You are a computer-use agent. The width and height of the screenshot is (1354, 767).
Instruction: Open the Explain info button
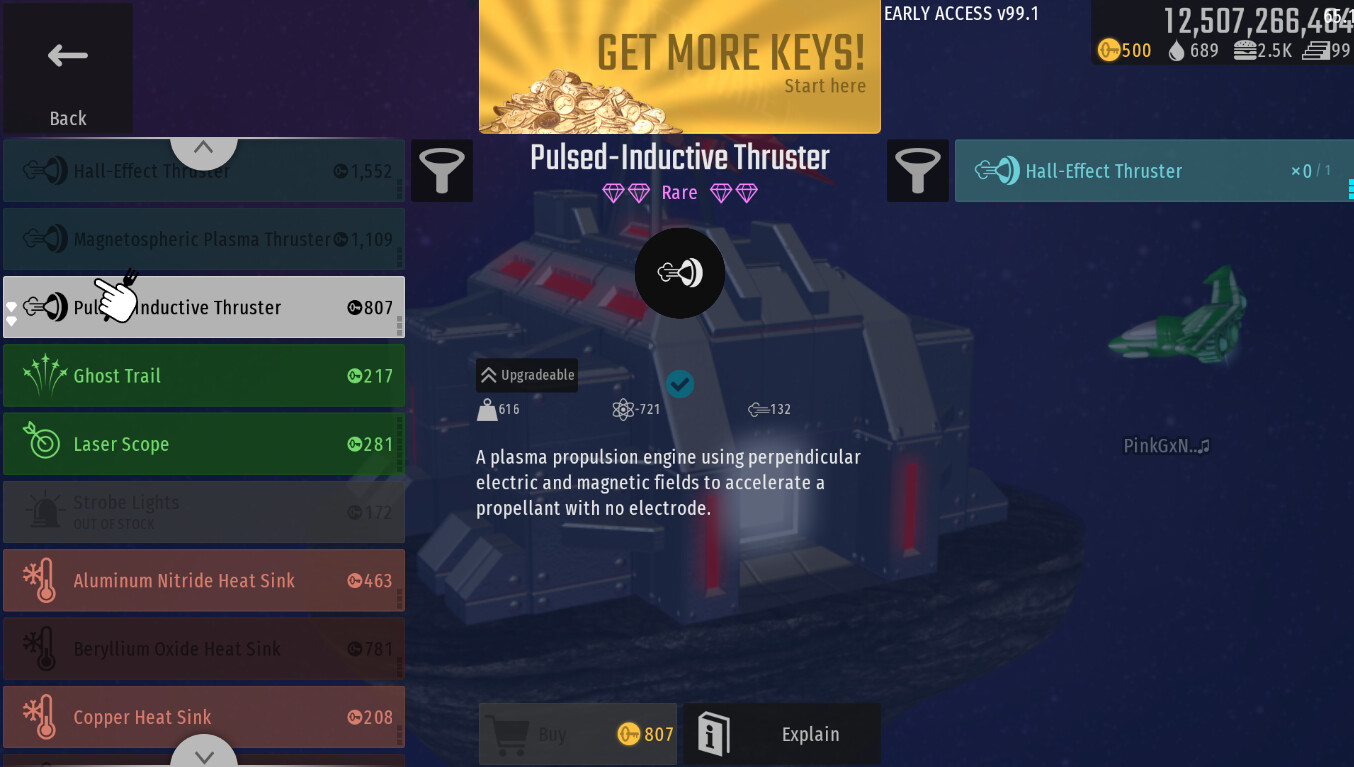782,735
